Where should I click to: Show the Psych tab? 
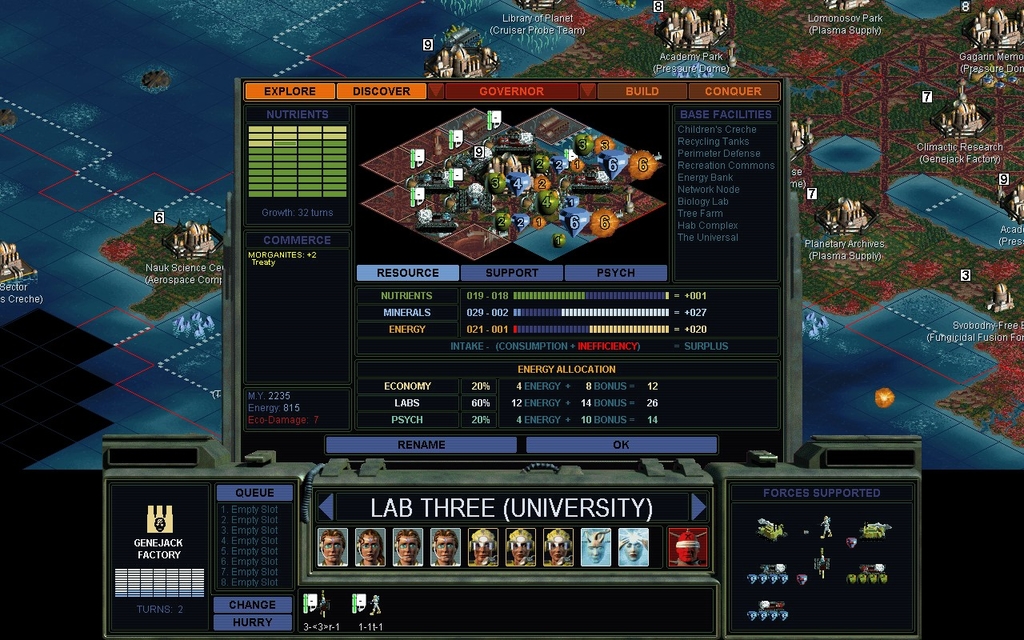click(x=616, y=273)
